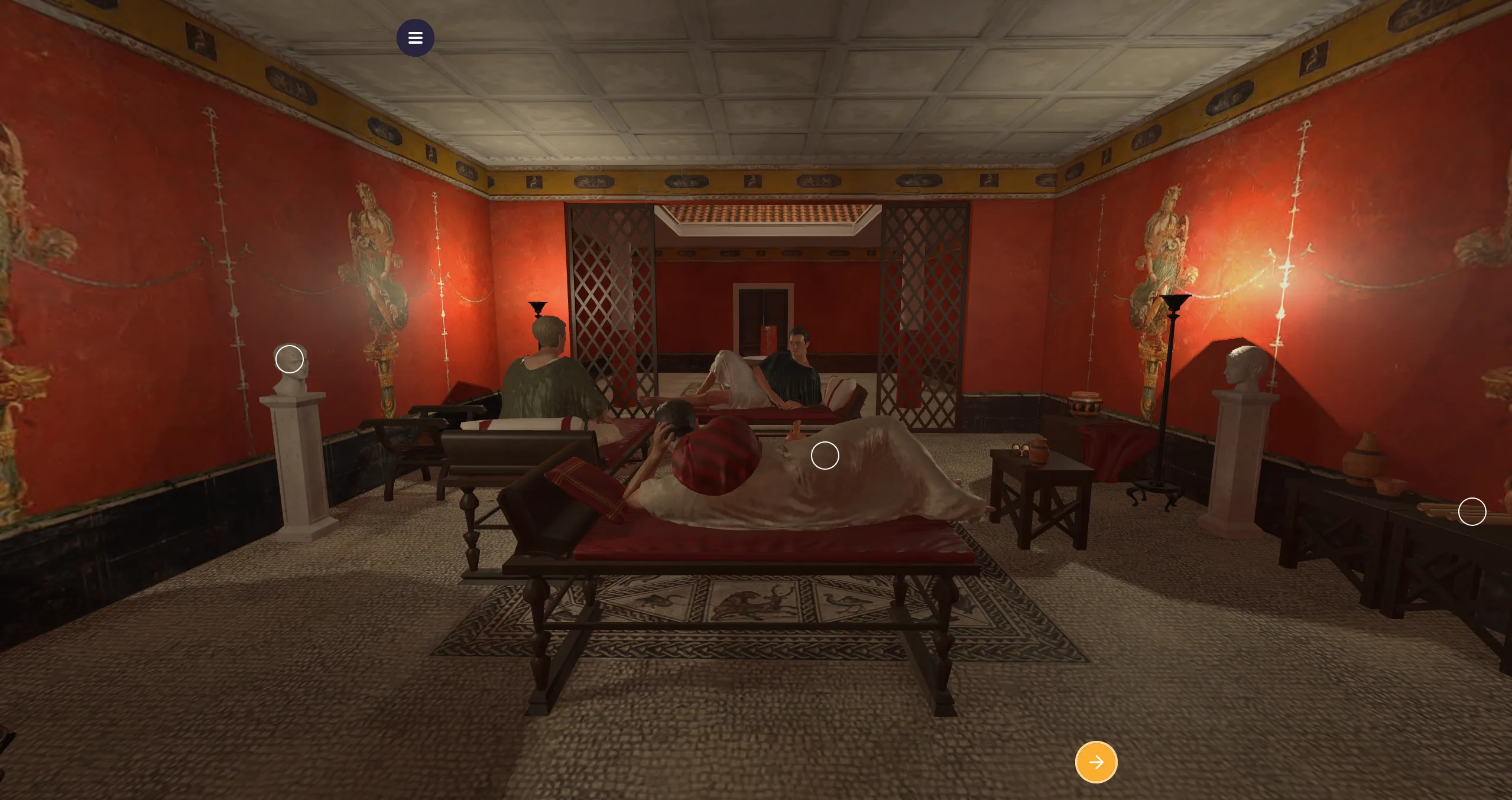Click the orange next arrow button

1096,762
